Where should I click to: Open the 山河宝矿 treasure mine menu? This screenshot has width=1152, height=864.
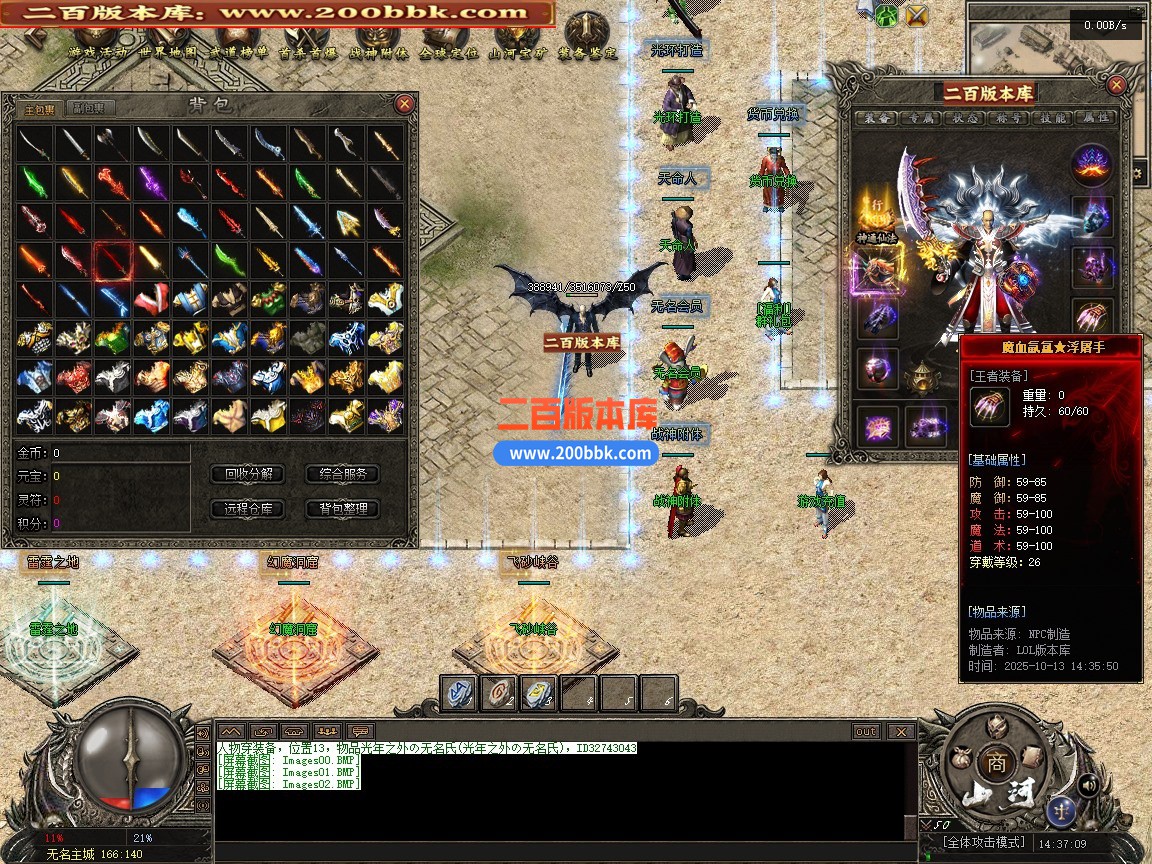point(517,52)
